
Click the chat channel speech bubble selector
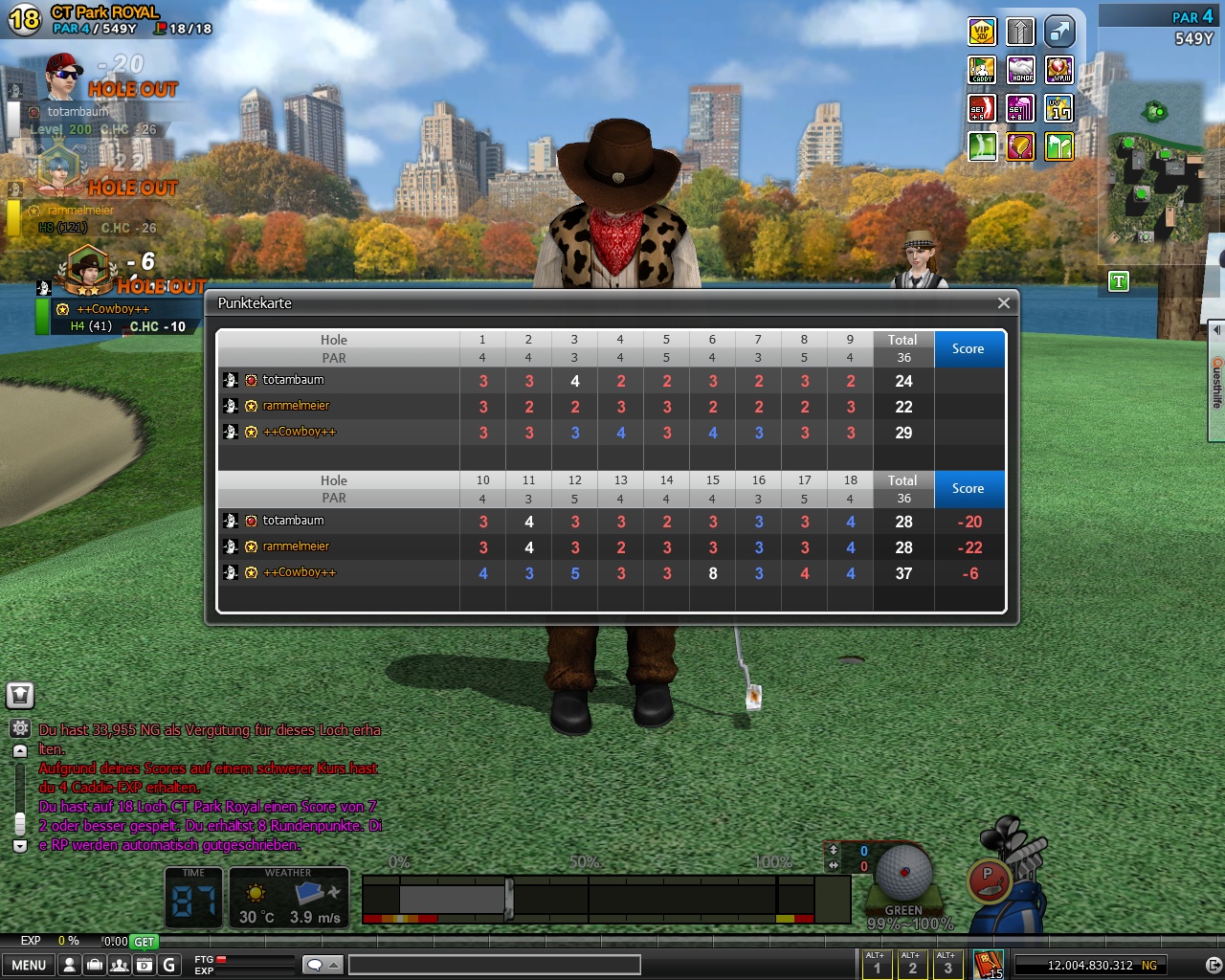pos(322,965)
